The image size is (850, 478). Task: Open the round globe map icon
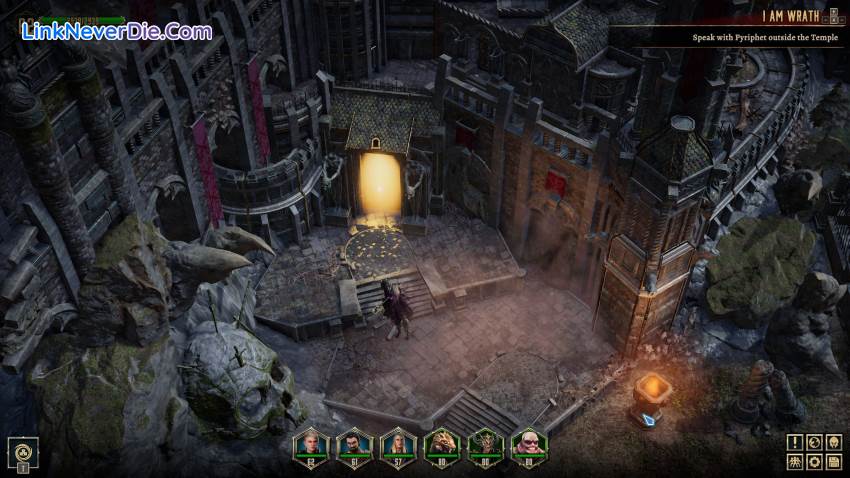[814, 442]
